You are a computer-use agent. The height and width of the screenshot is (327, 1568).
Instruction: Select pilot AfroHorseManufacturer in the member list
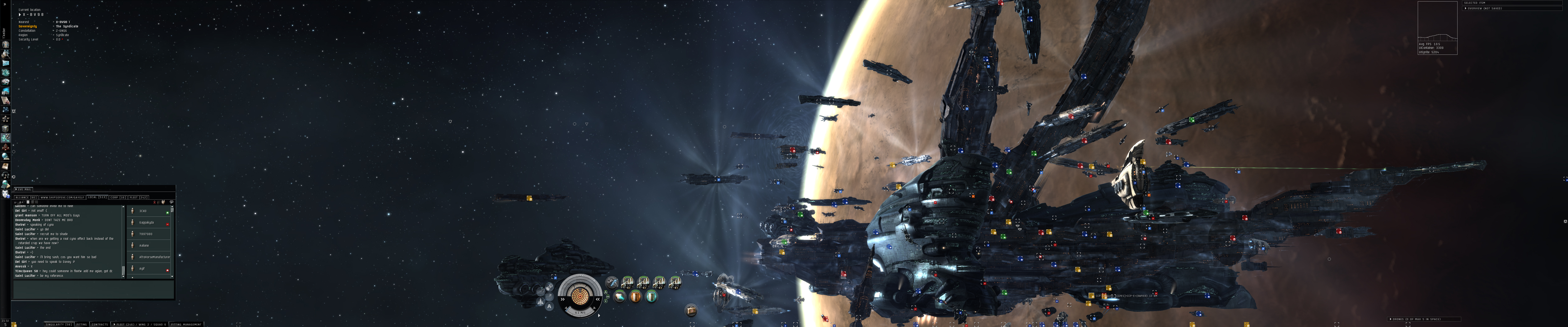pyautogui.click(x=154, y=257)
